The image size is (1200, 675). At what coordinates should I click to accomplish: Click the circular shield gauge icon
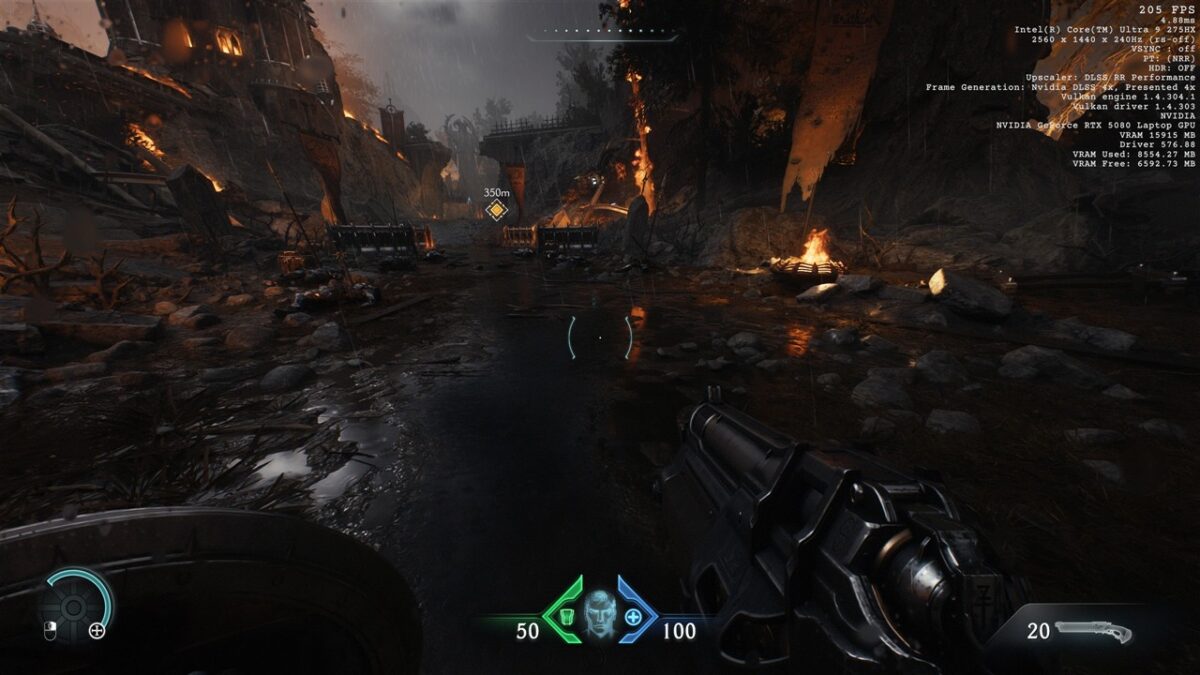(x=73, y=606)
